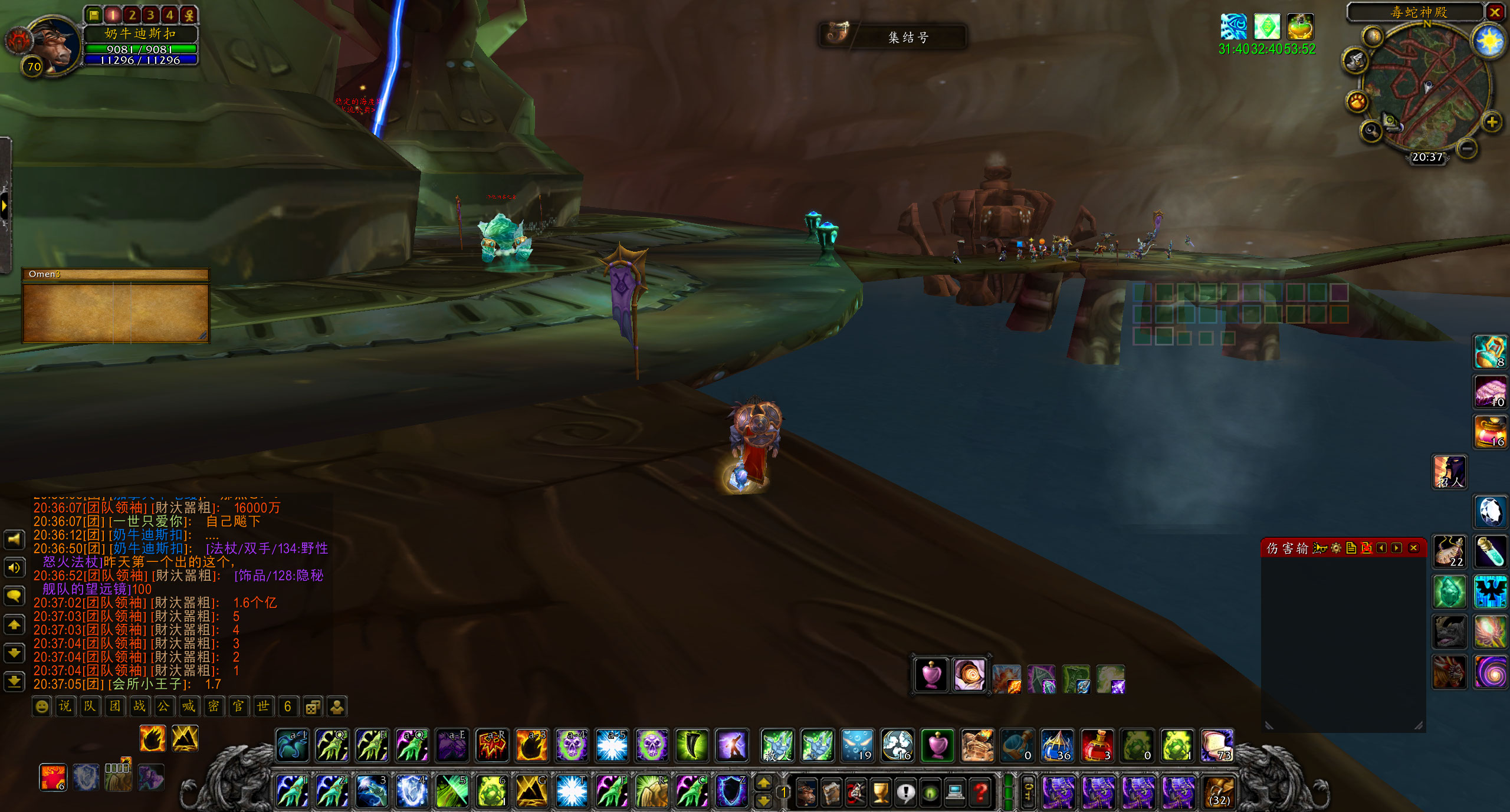Open the emote smiley face button
This screenshot has height=812, width=1510.
tap(42, 706)
